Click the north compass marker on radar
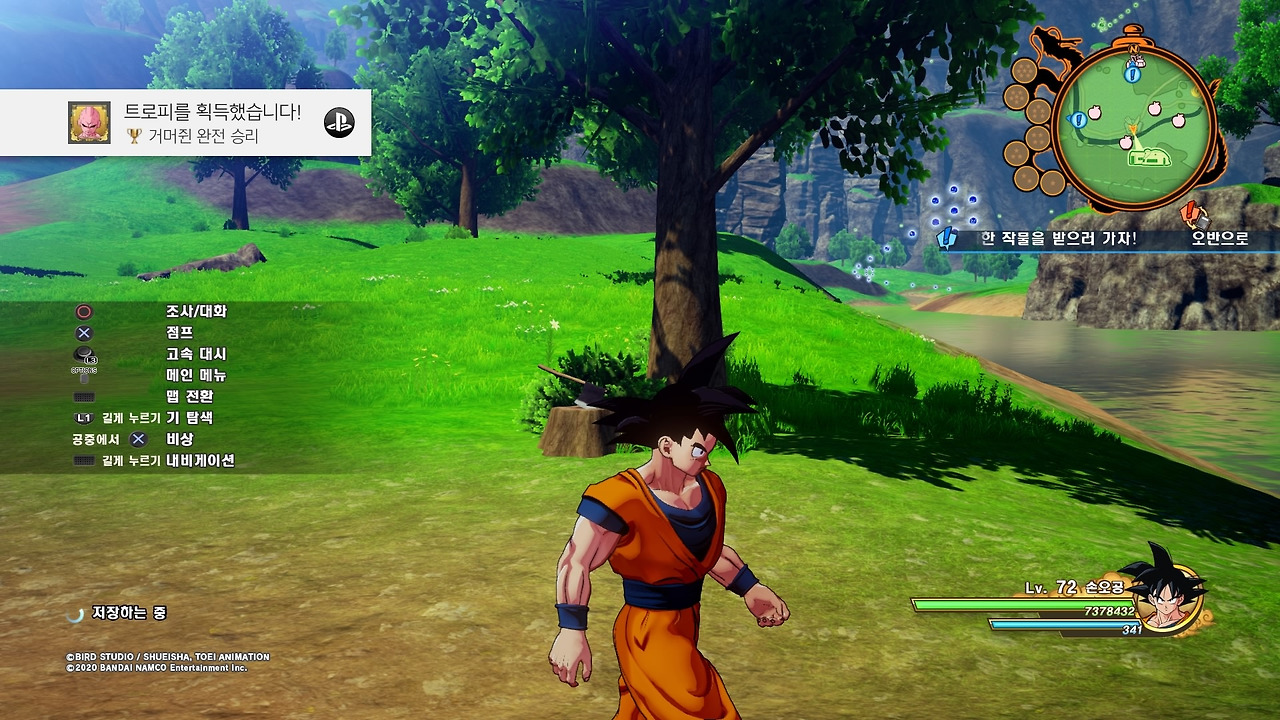1280x720 pixels. 1133,47
